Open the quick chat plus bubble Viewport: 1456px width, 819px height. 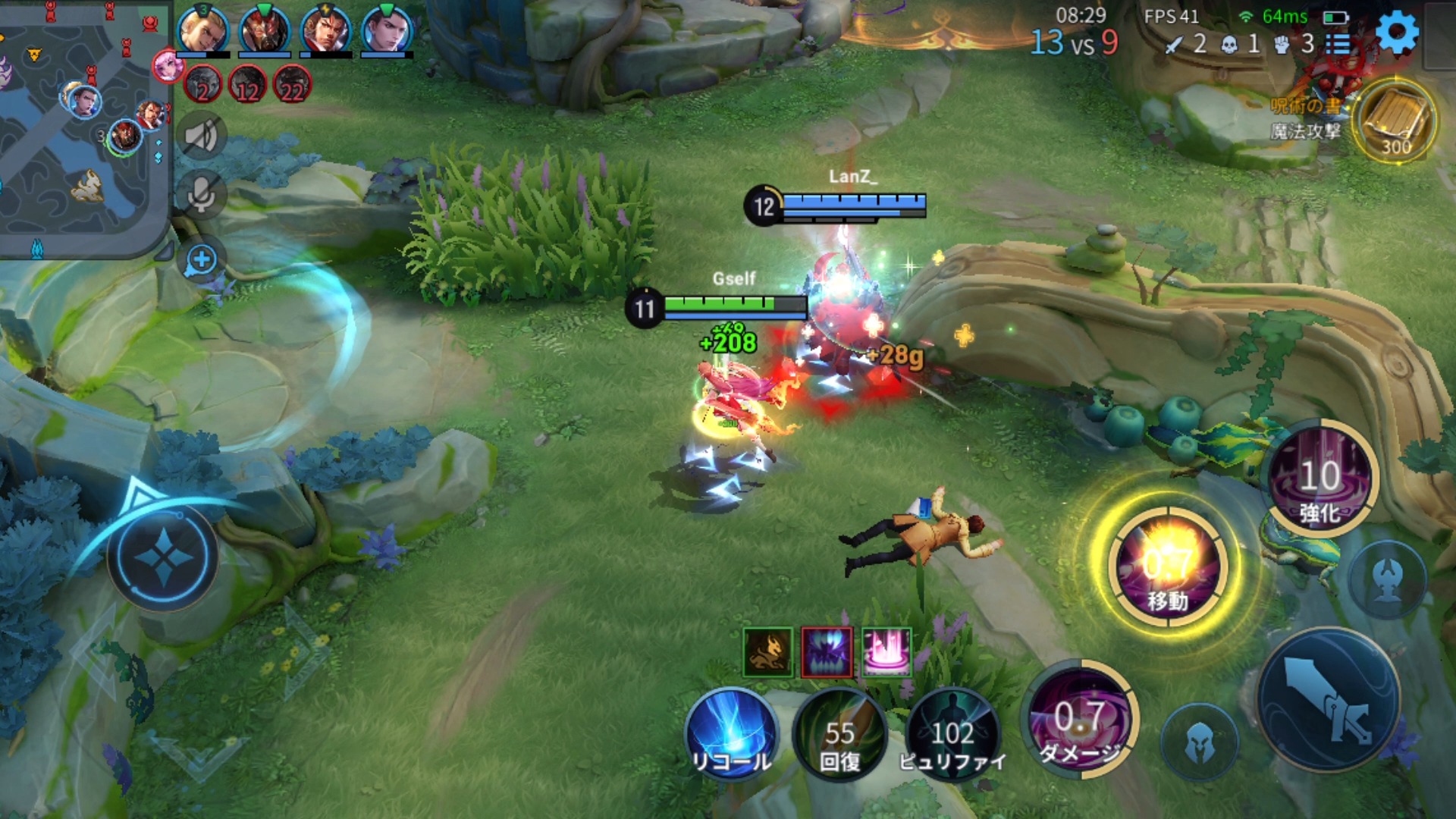click(201, 260)
